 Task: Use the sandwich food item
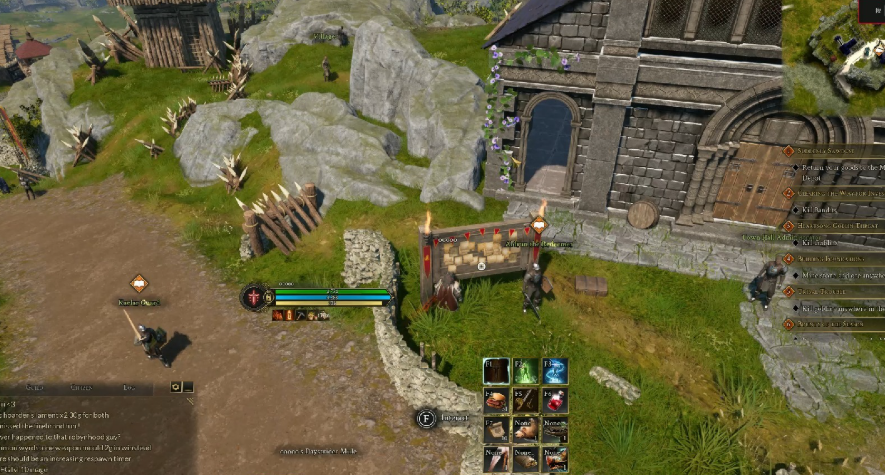497,401
